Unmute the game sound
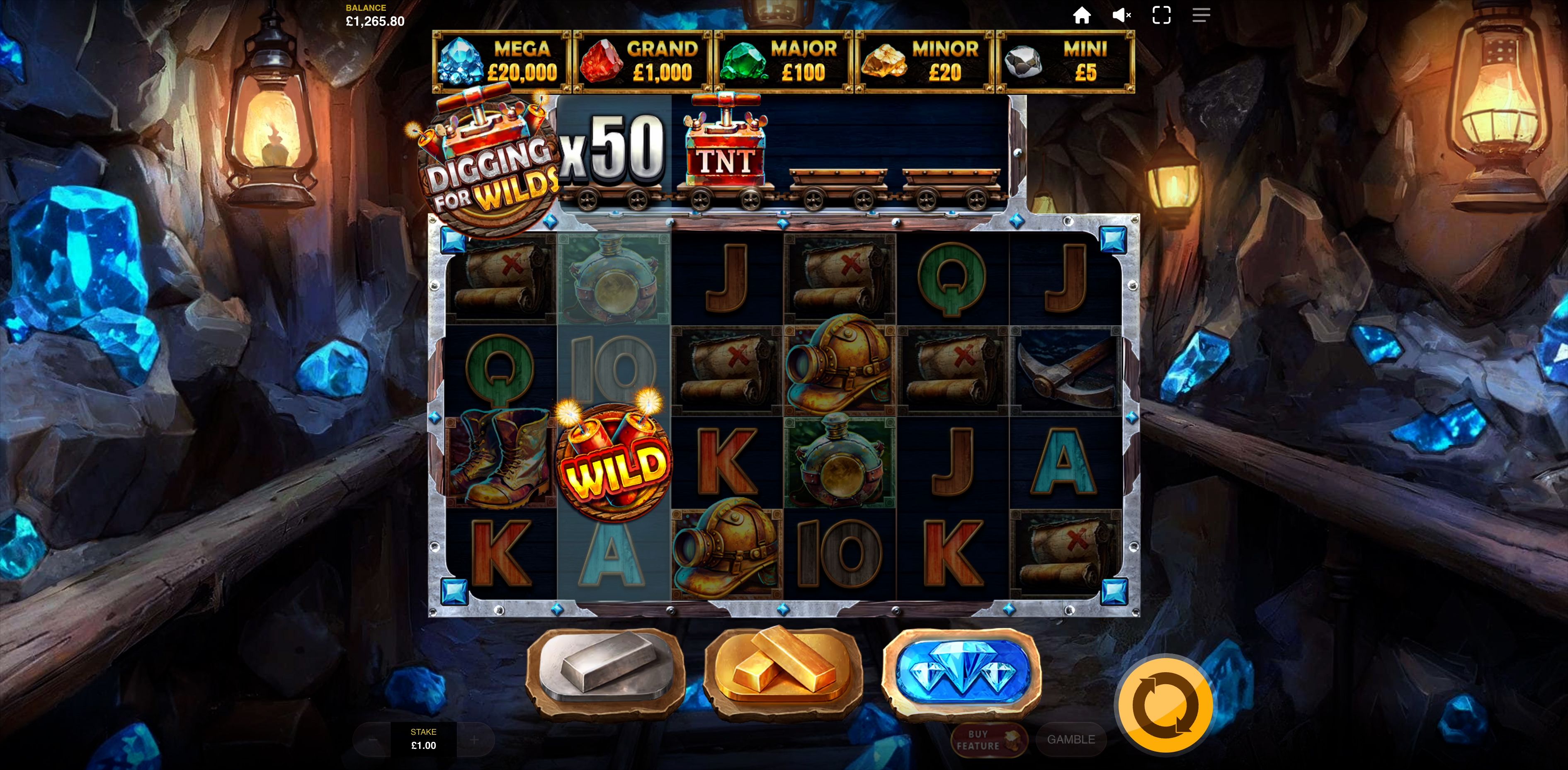 tap(1121, 15)
